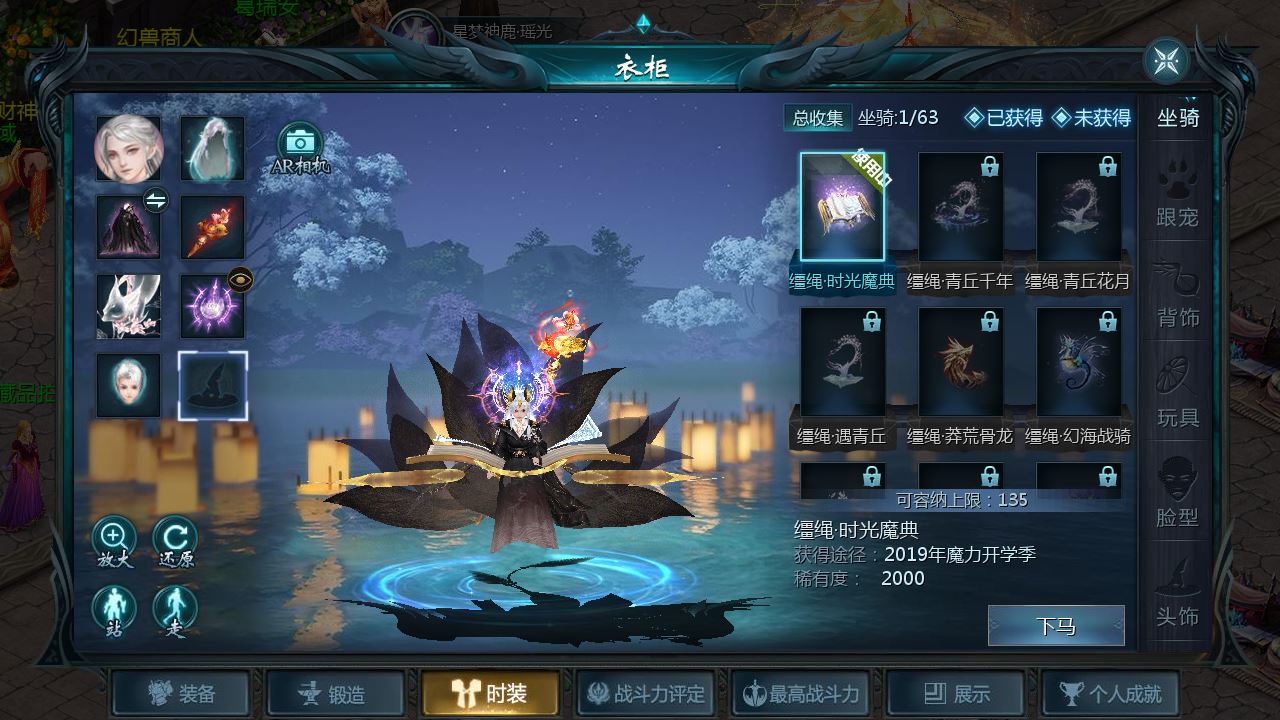Pick the 缰绳·幻海战骑 mount tile

click(1078, 362)
